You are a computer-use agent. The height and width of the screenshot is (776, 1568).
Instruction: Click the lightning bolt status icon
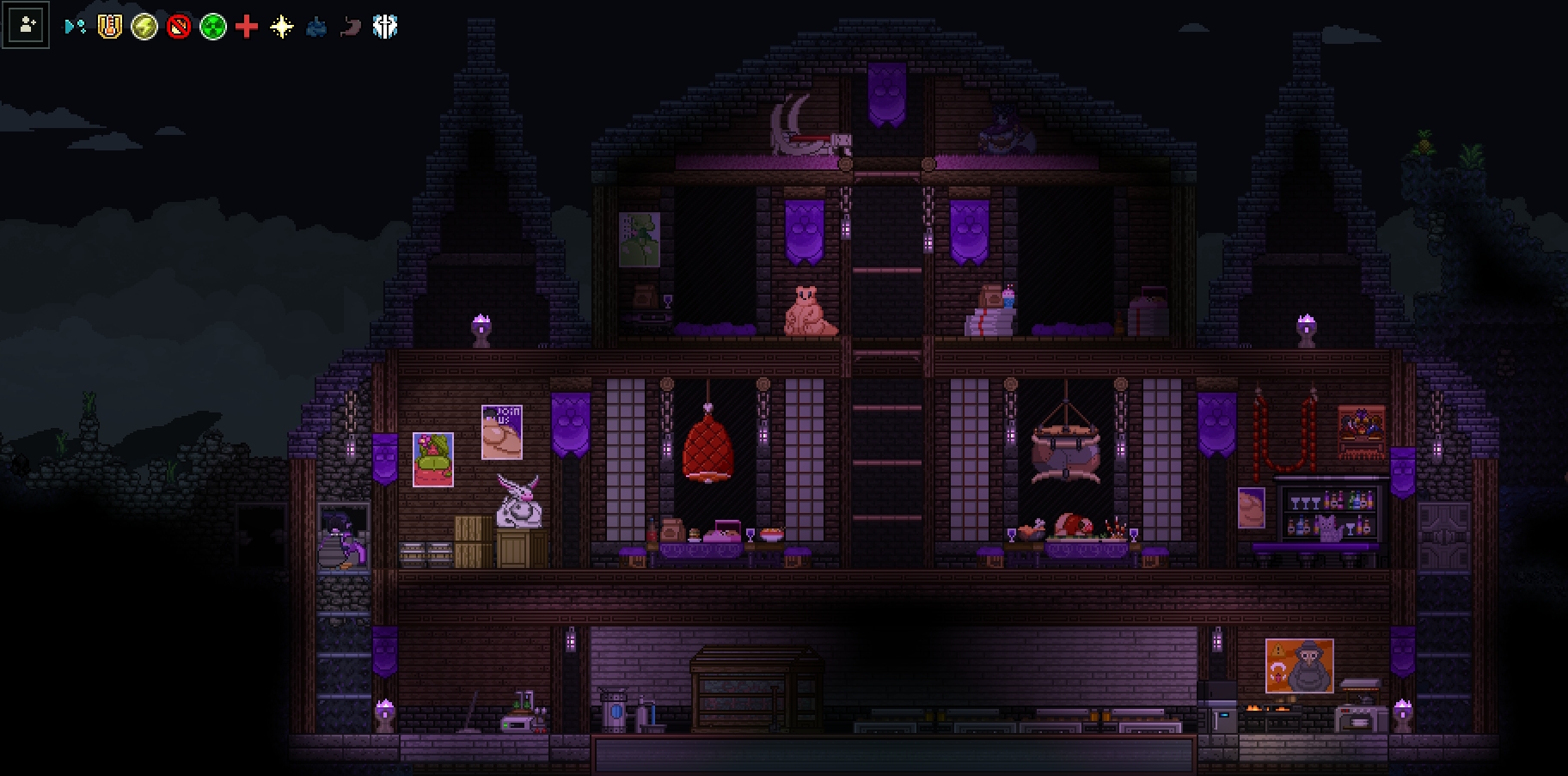point(144,27)
